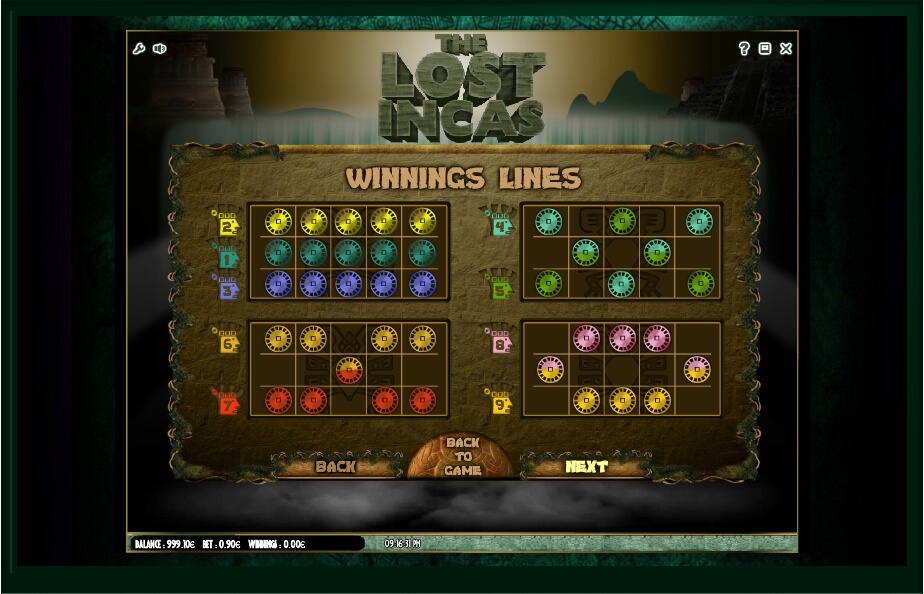Toggle fullscreen with the square window icon
The width and height of the screenshot is (924, 594).
tap(765, 48)
